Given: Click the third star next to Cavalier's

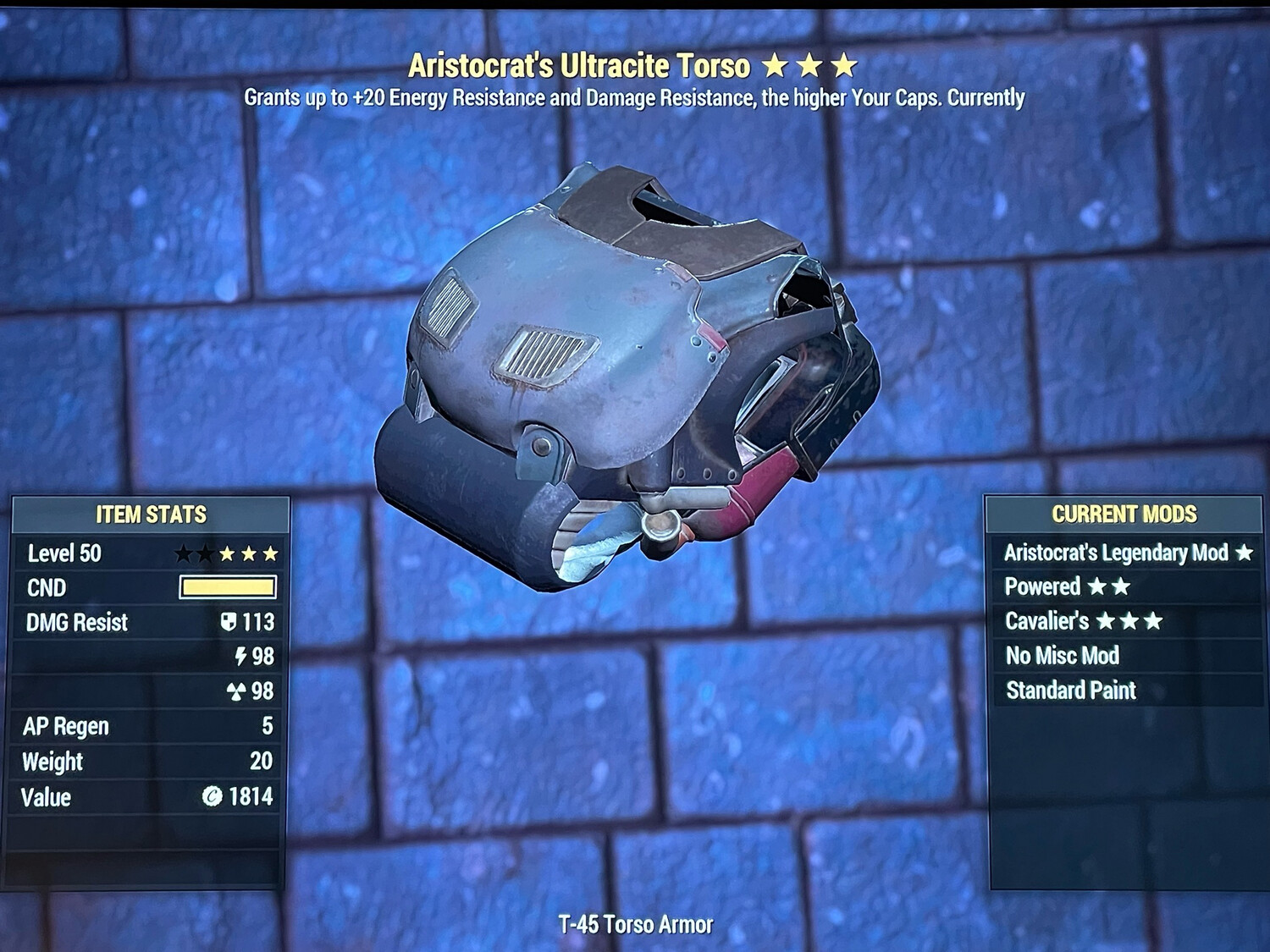Looking at the screenshot, I should click(1152, 621).
